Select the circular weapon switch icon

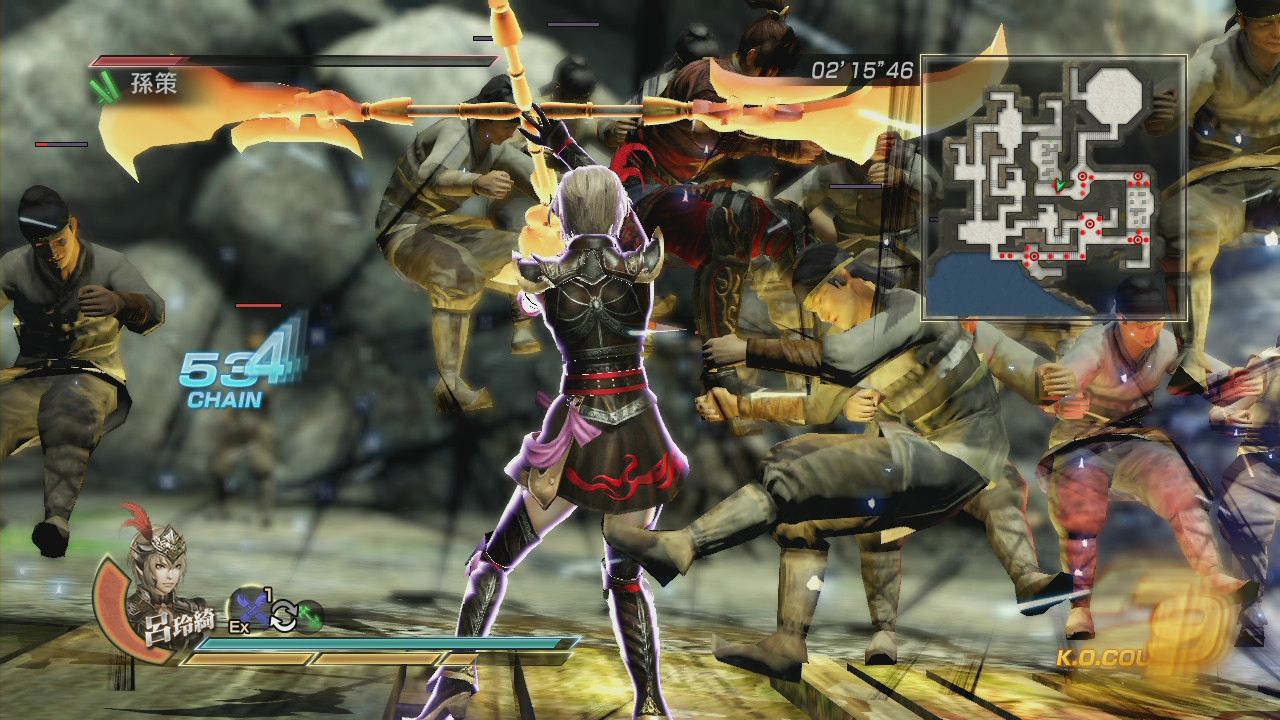(x=284, y=617)
